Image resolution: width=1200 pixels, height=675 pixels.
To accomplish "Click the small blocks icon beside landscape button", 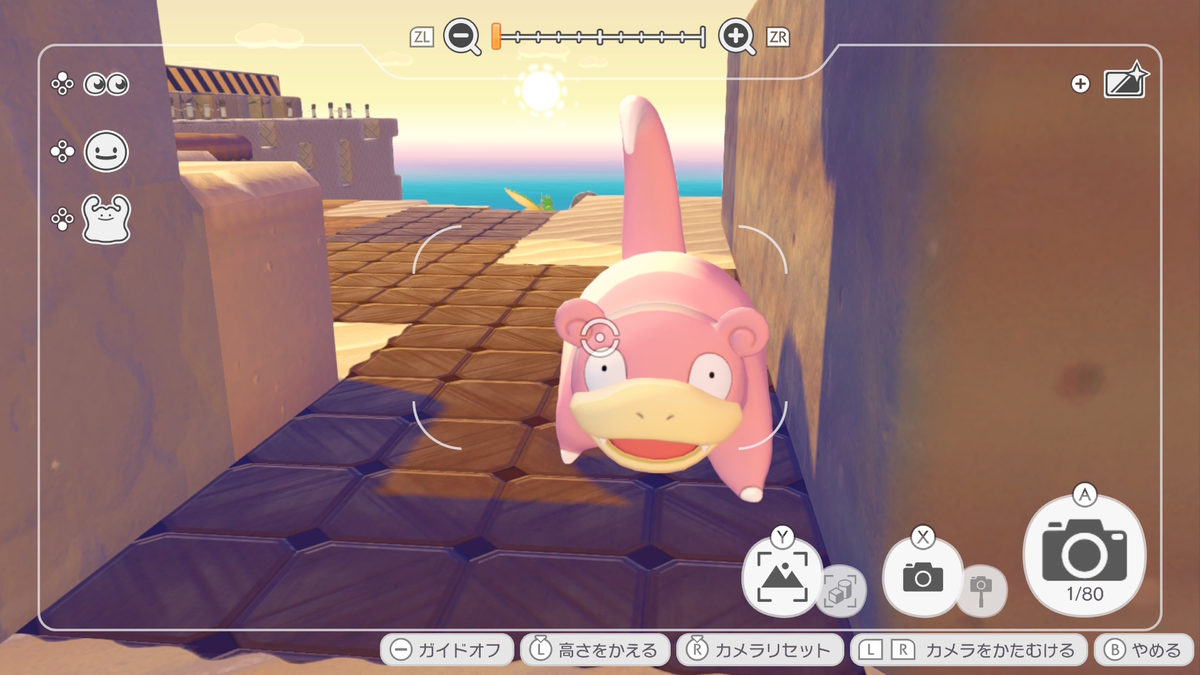I will [841, 592].
